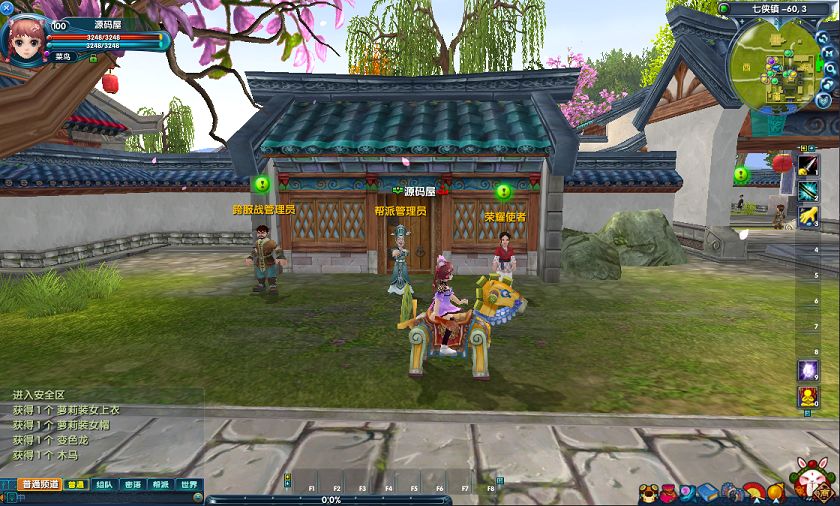Switch to the 普通 chat tab
This screenshot has width=840, height=506.
(x=76, y=485)
